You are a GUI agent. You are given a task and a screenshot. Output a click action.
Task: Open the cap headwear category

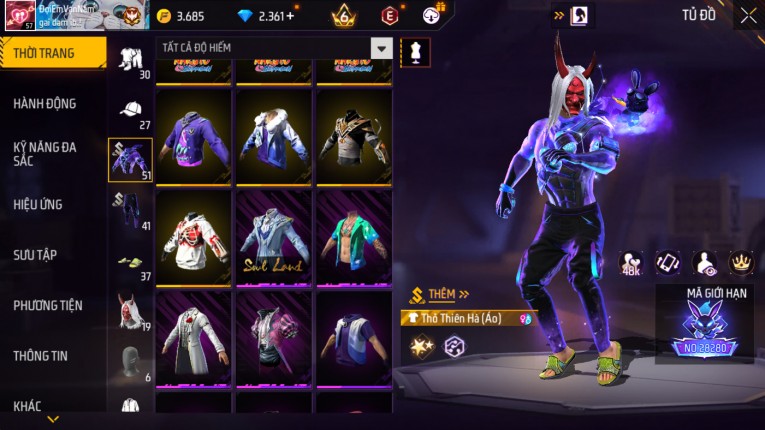131,109
